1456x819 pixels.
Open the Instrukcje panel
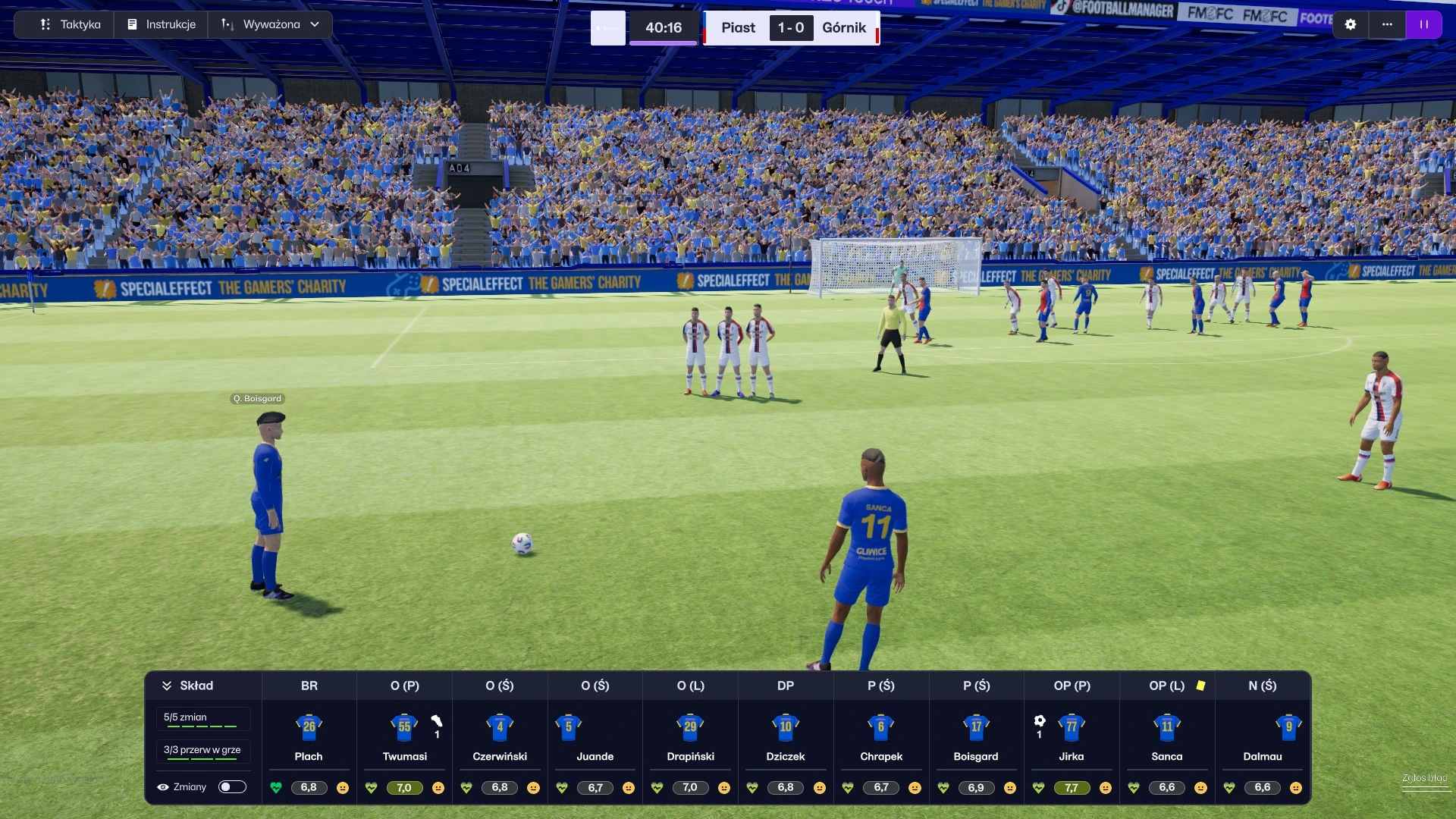(x=162, y=24)
